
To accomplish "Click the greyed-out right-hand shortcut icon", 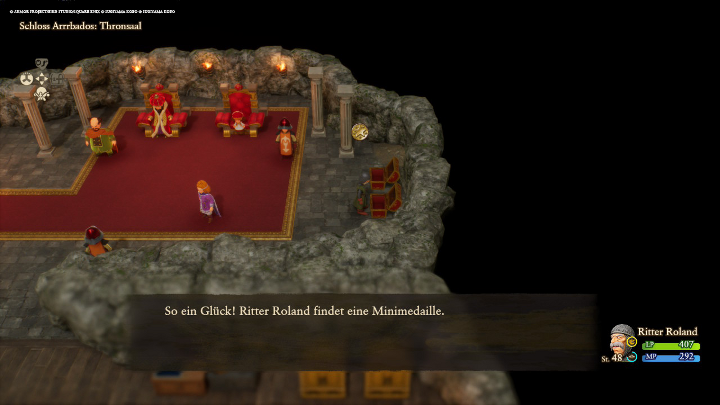I will point(57,78).
